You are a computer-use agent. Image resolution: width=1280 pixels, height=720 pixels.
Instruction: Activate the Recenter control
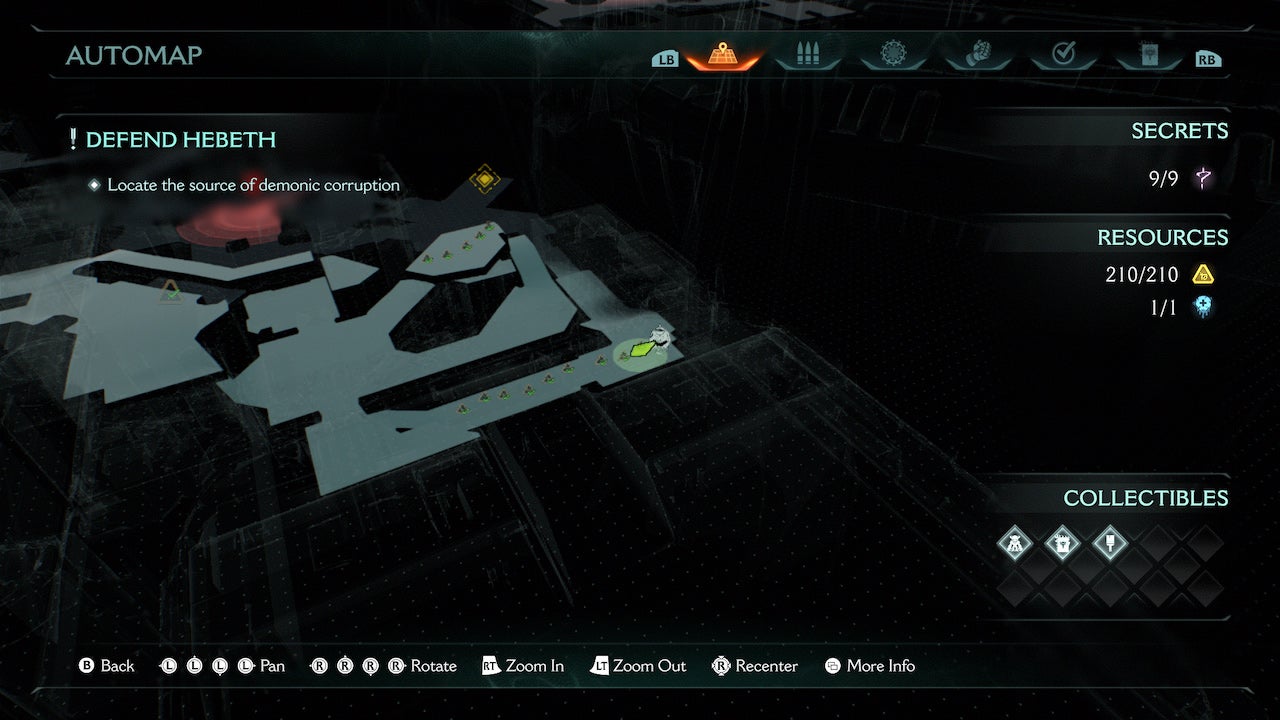click(x=755, y=665)
